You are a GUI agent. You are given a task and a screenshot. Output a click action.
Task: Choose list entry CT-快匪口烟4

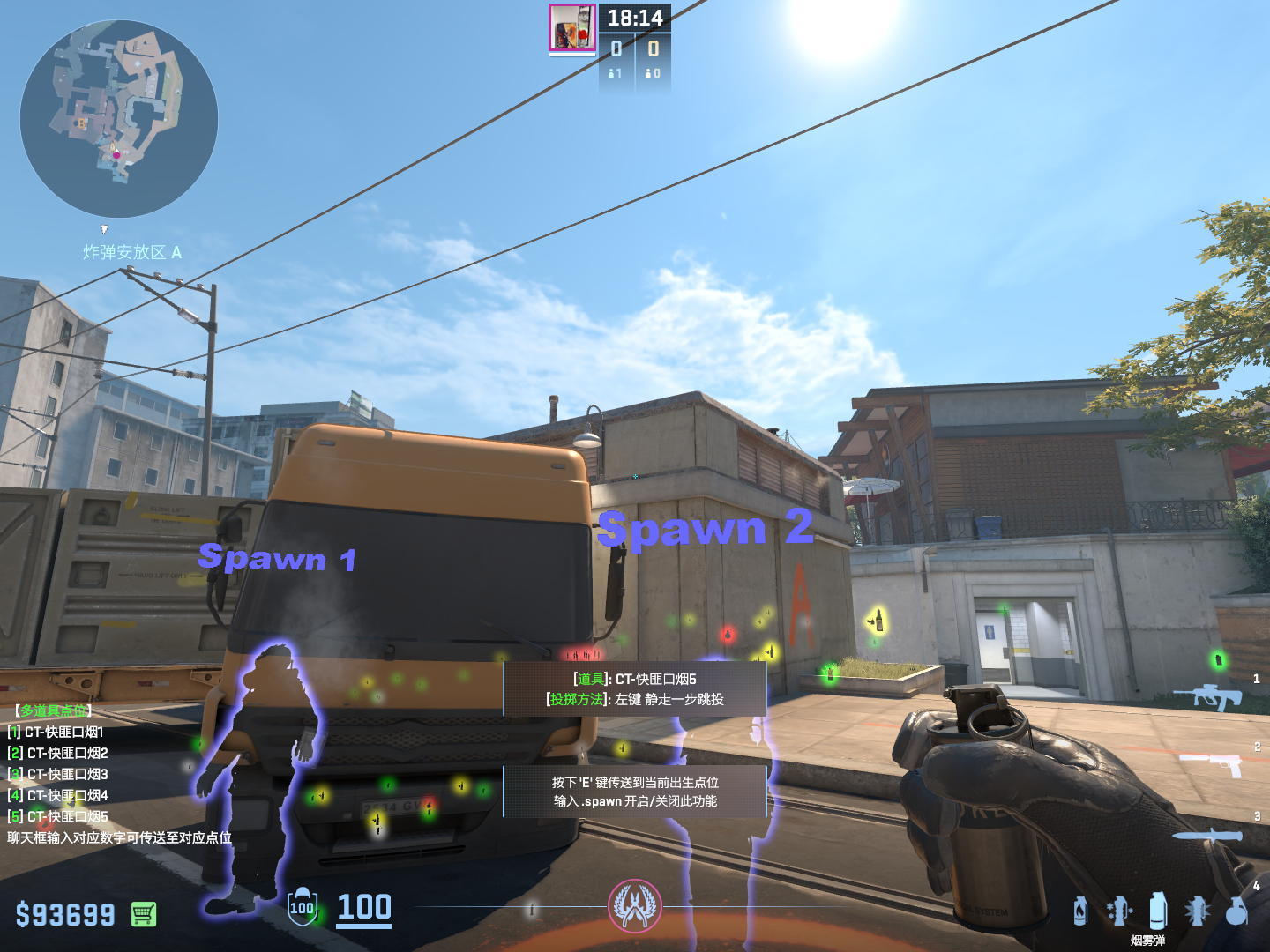(58, 795)
